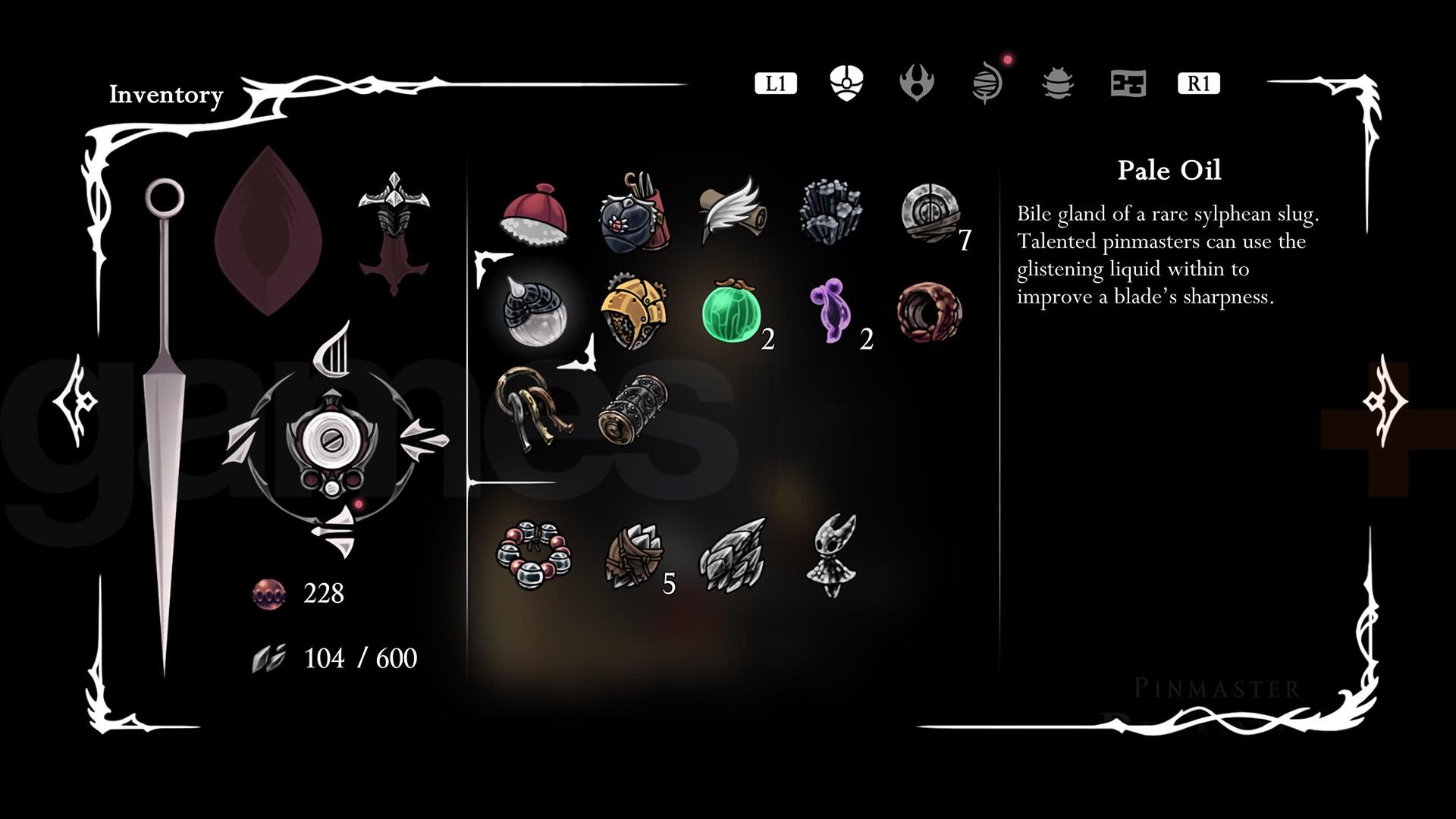1456x819 pixels.
Task: Choose the purple seahorse-shaped item
Action: (x=830, y=311)
